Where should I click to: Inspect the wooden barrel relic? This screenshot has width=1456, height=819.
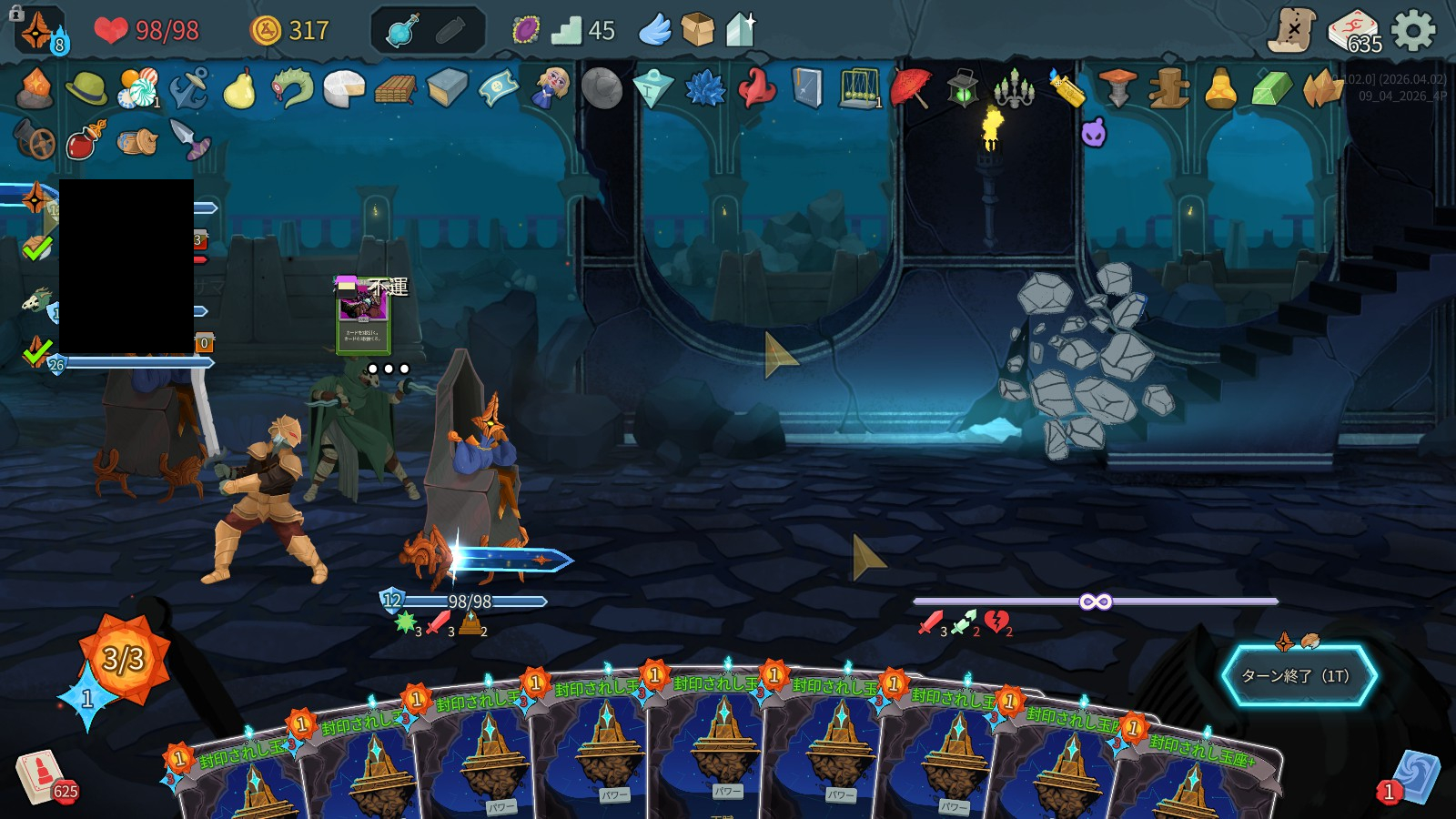coord(137,141)
